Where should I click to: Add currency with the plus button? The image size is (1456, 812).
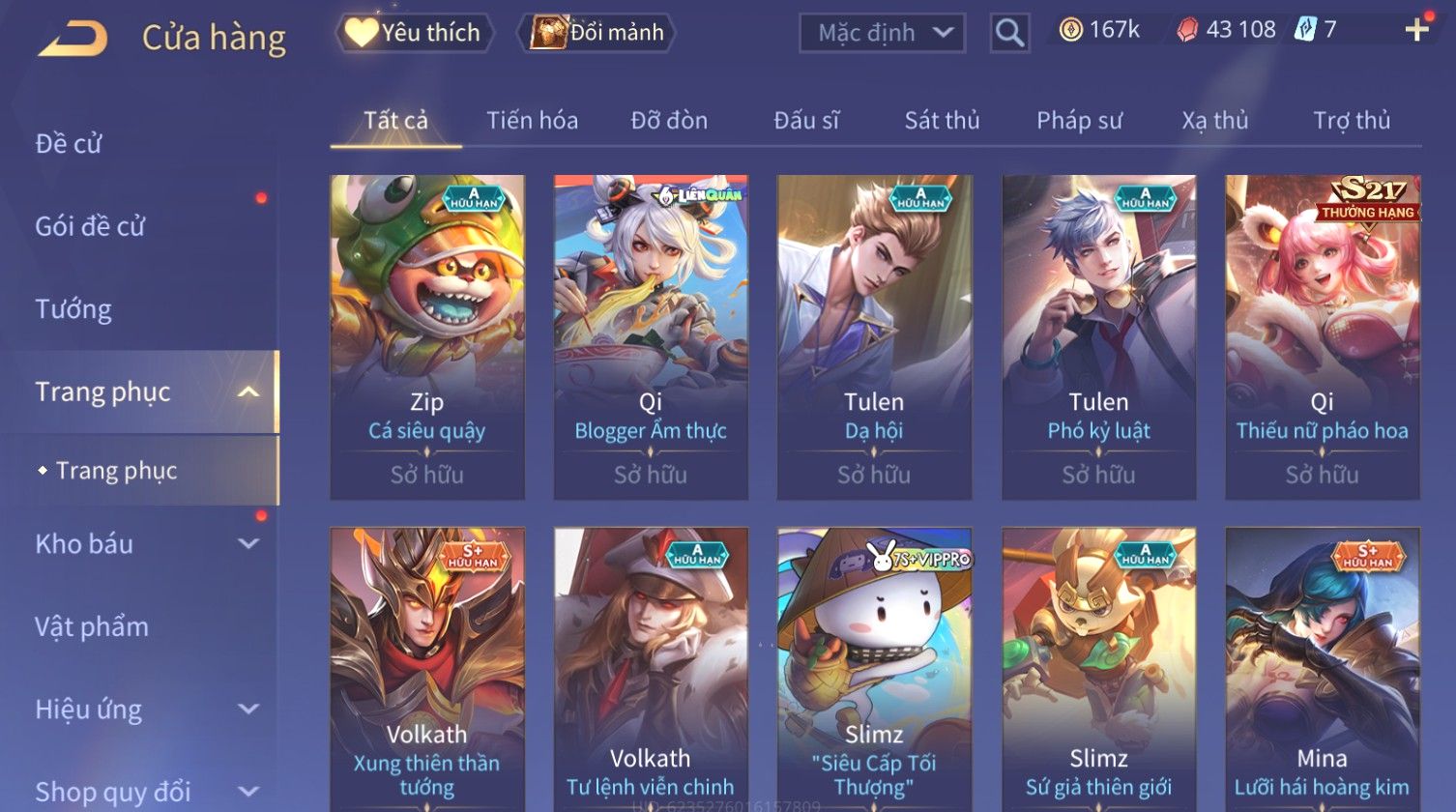(1416, 30)
